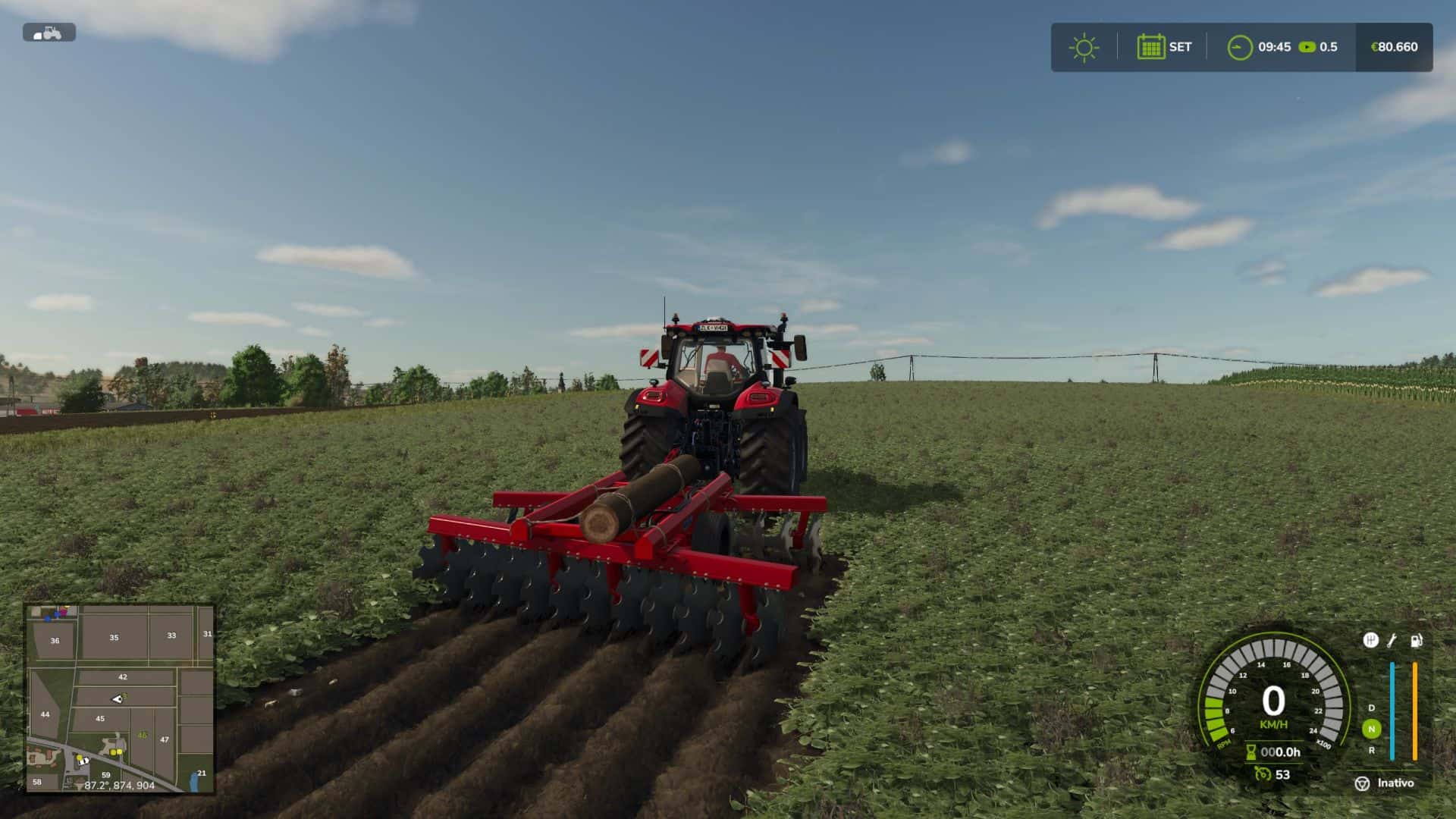The image size is (1456, 819).
Task: Toggle the neutral N gear indicator
Action: tap(1371, 728)
